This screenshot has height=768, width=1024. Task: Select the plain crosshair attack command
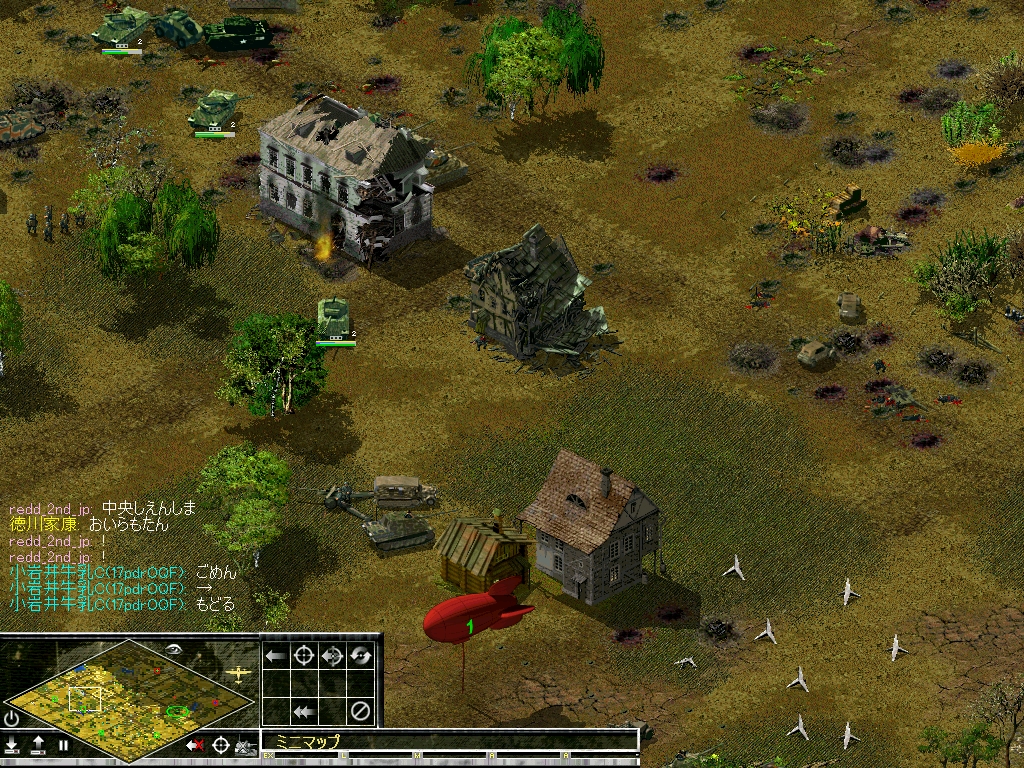[304, 656]
